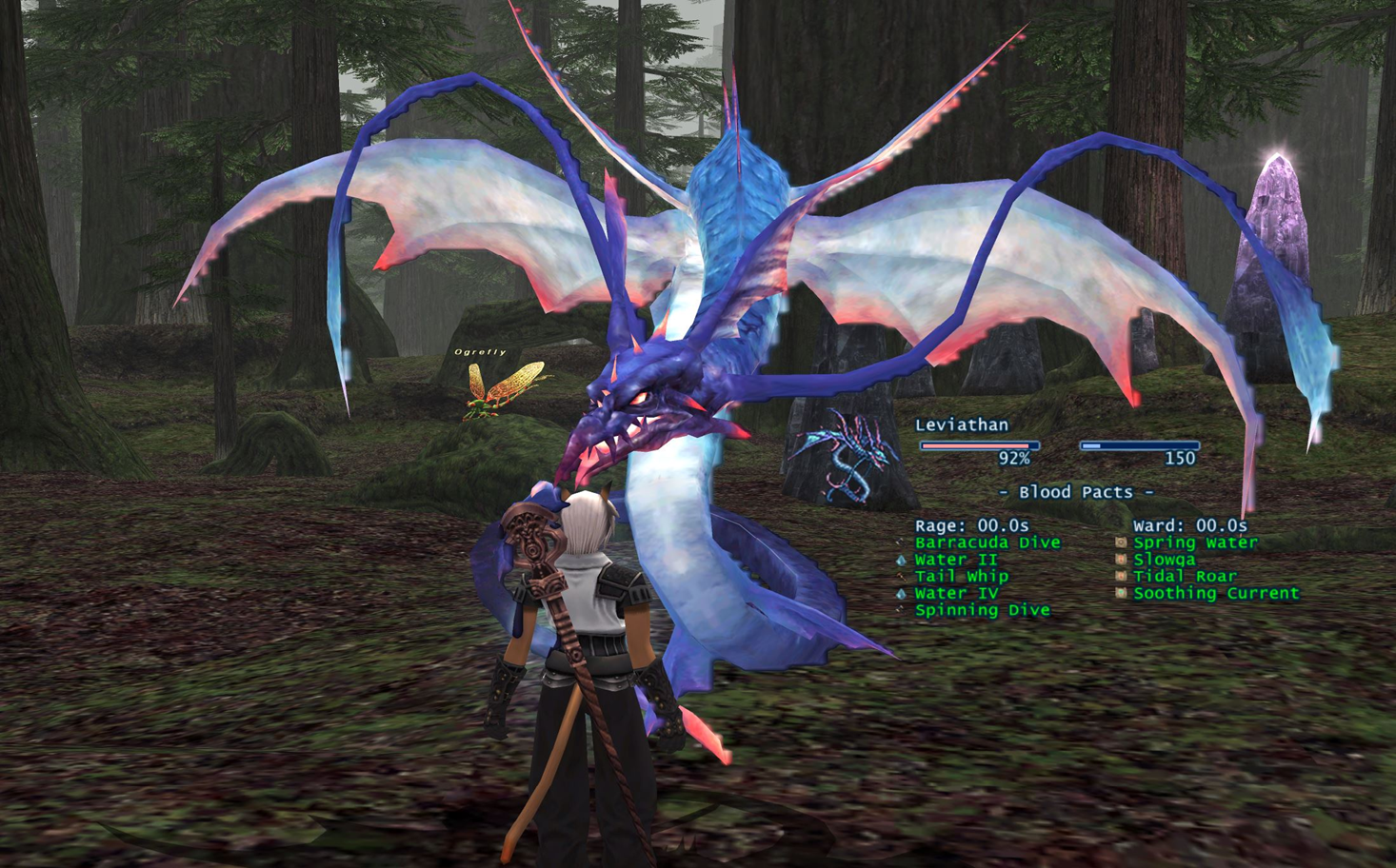Select the Soothing Current scroll icon
Image resolution: width=1396 pixels, height=868 pixels.
point(1121,592)
